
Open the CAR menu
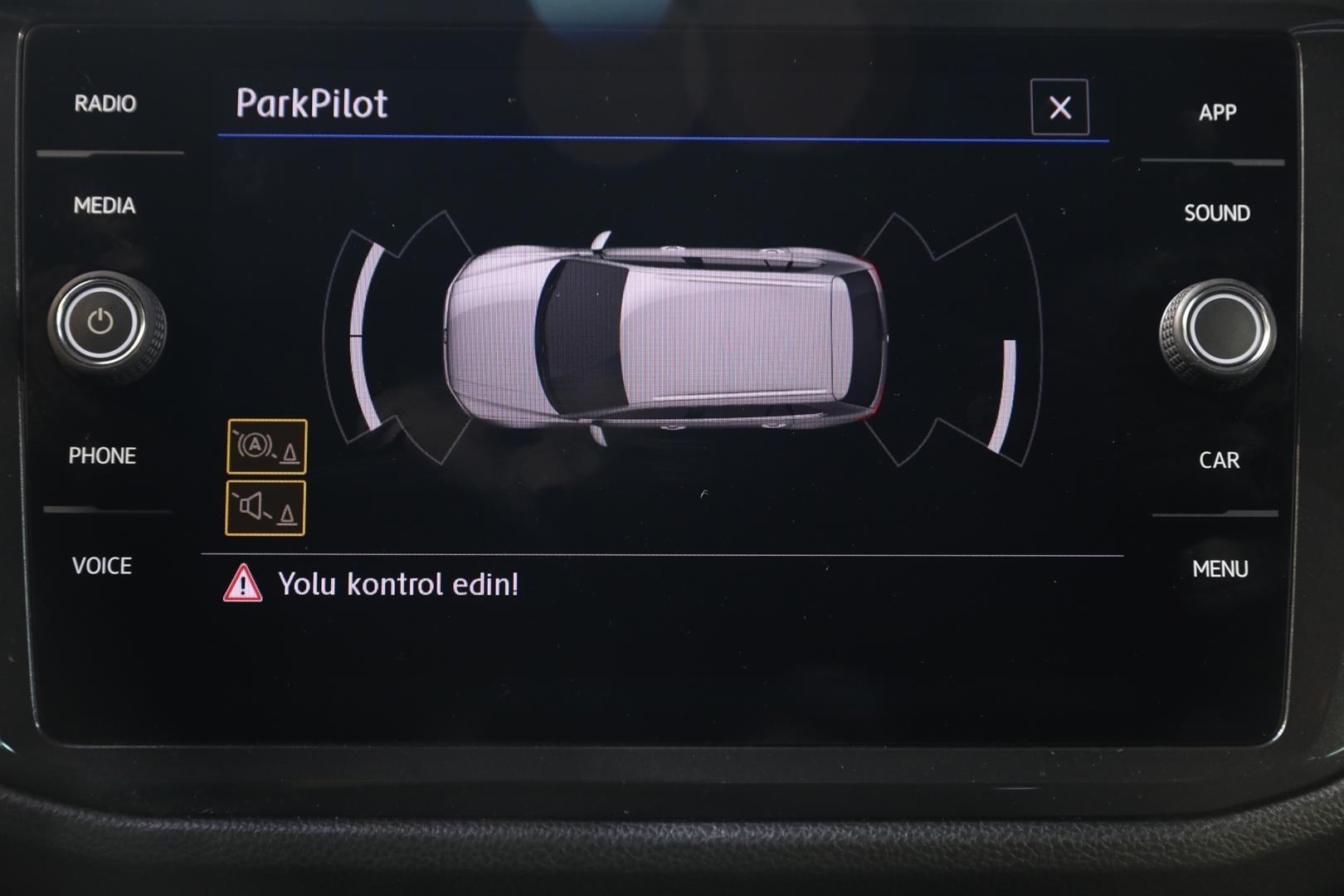[x=1219, y=460]
